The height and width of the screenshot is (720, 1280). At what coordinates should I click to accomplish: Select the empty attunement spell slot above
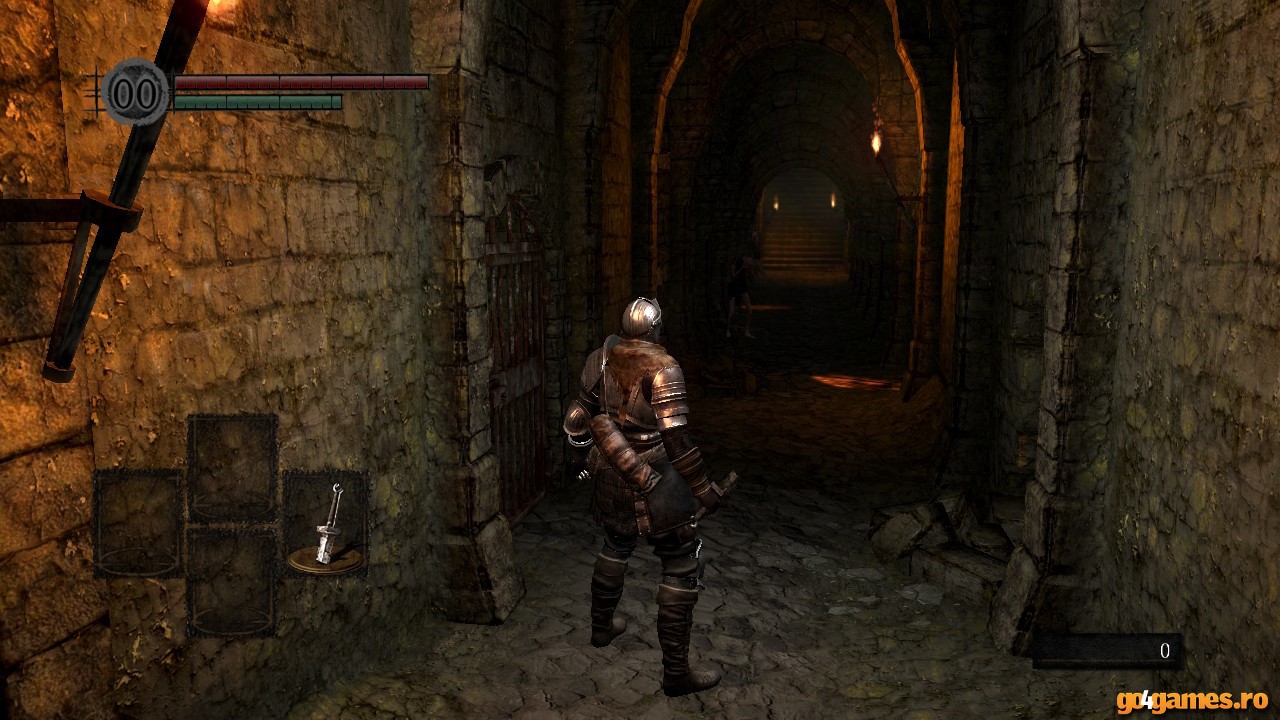click(233, 465)
